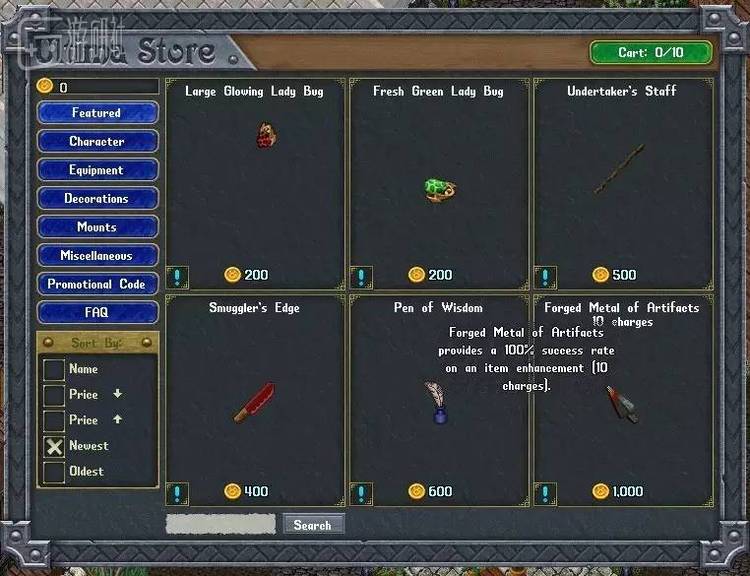Sort items by Oldest
This screenshot has height=576, width=750.
[54, 472]
